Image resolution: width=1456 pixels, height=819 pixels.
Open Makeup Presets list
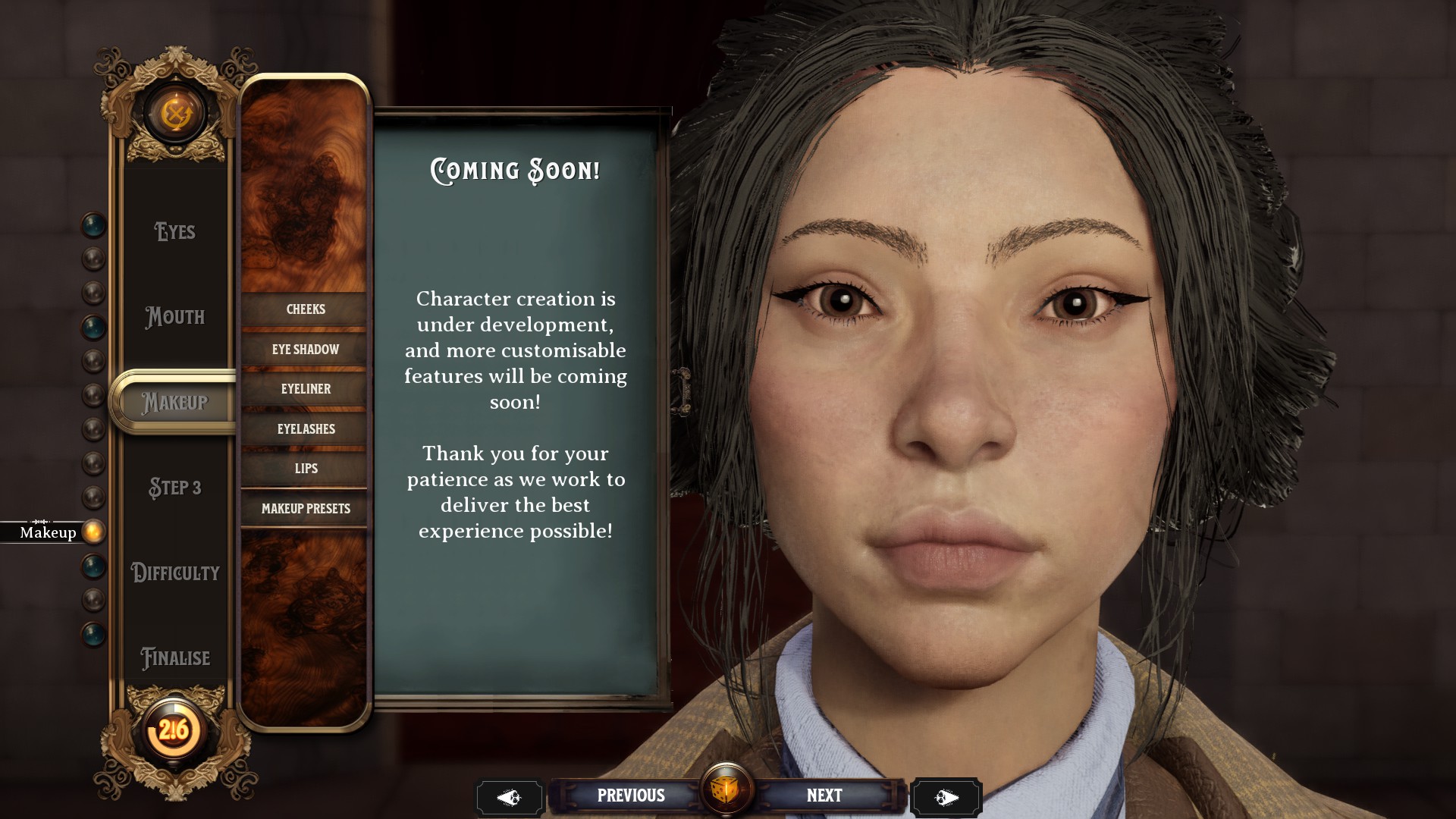305,509
